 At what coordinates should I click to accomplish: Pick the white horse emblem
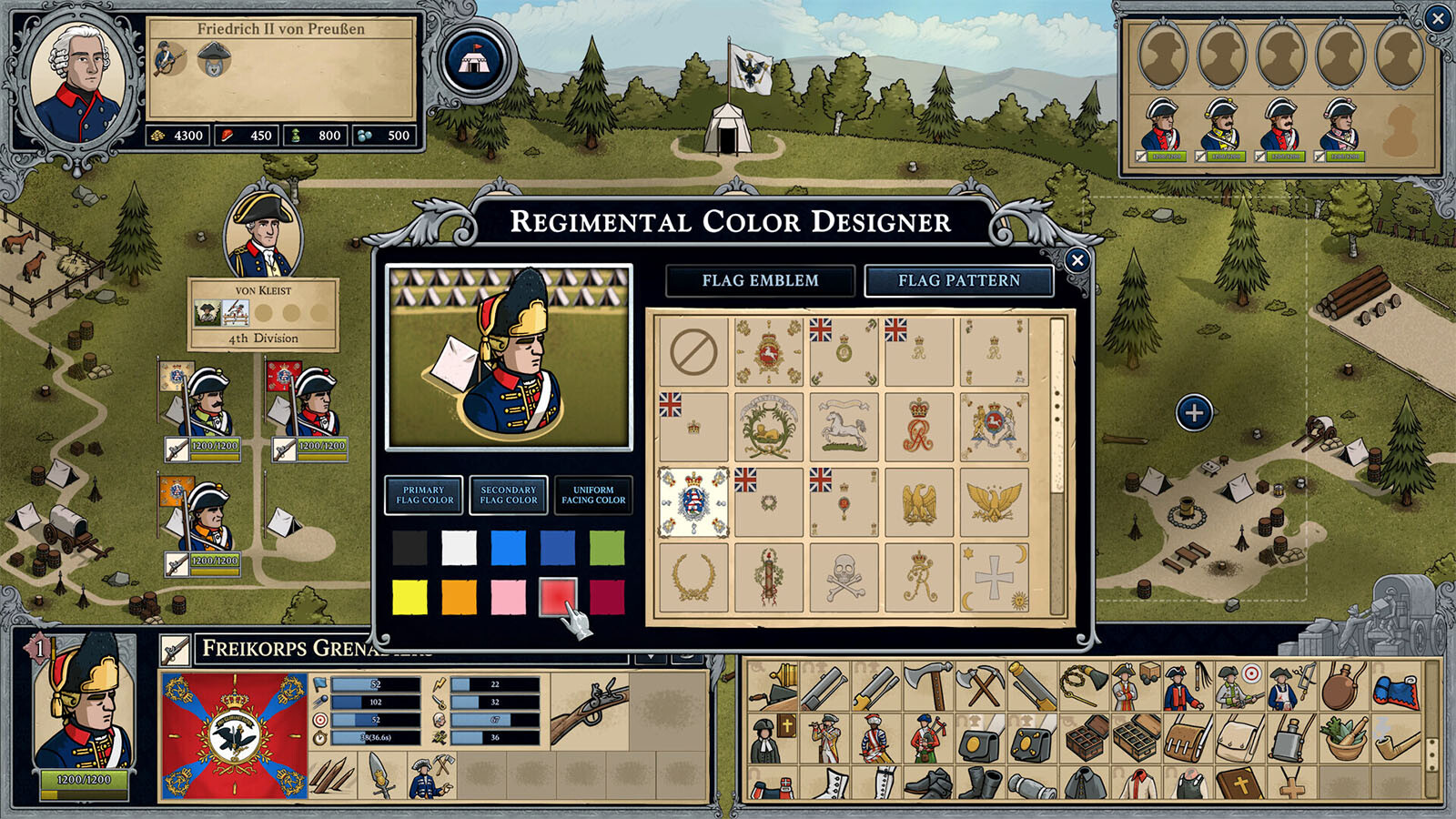[844, 427]
